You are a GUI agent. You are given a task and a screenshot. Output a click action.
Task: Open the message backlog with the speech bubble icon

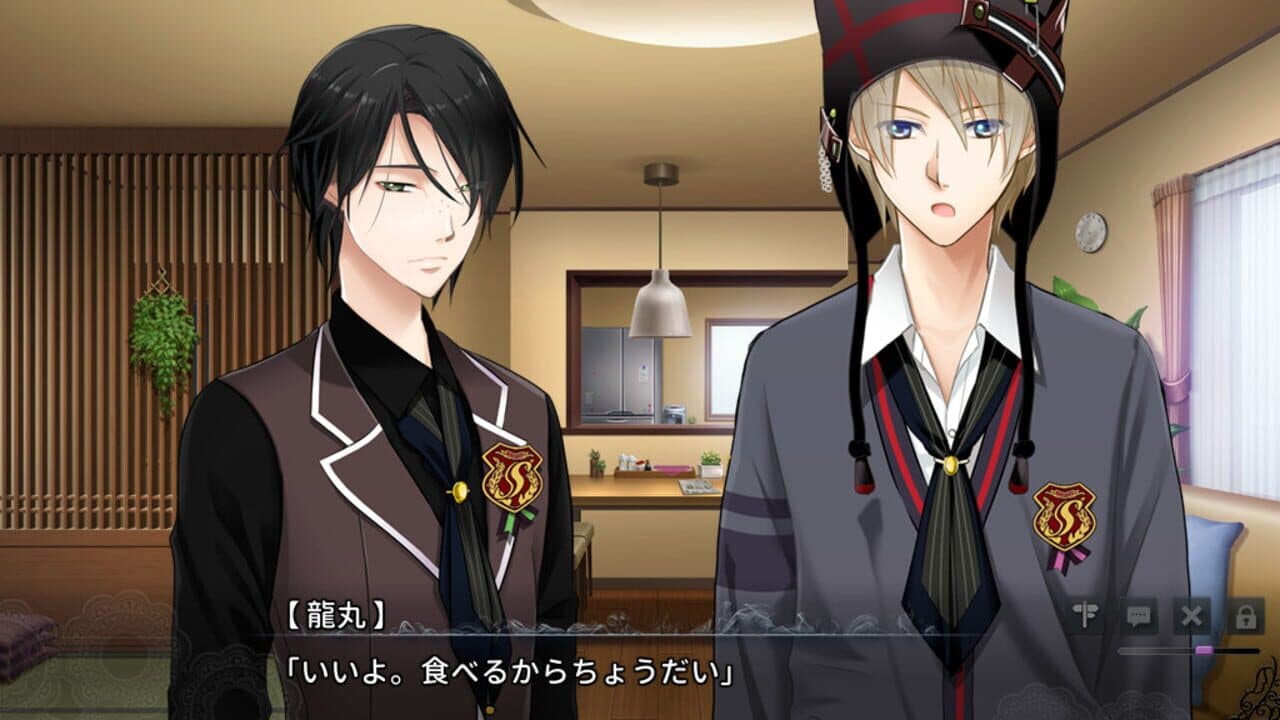point(1140,614)
